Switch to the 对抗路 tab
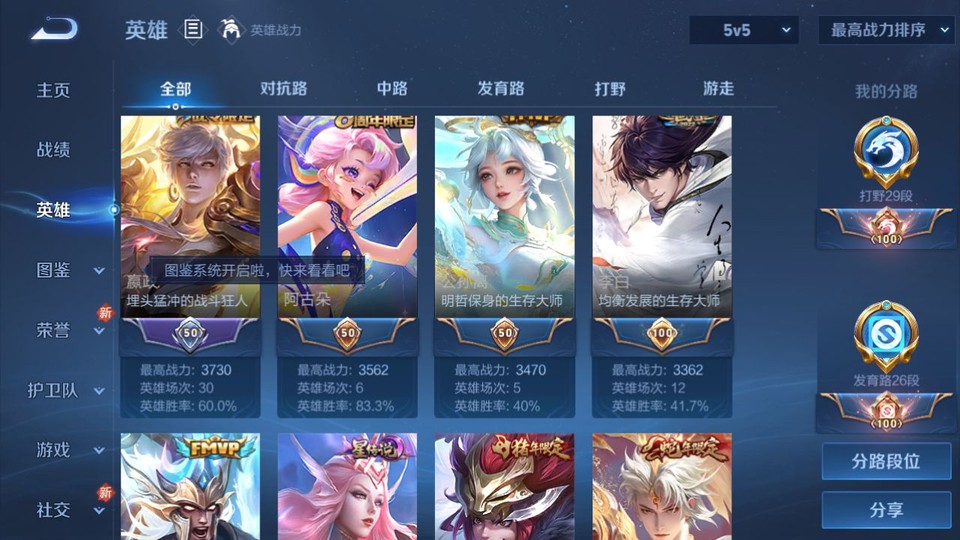Image resolution: width=960 pixels, height=540 pixels. [284, 89]
